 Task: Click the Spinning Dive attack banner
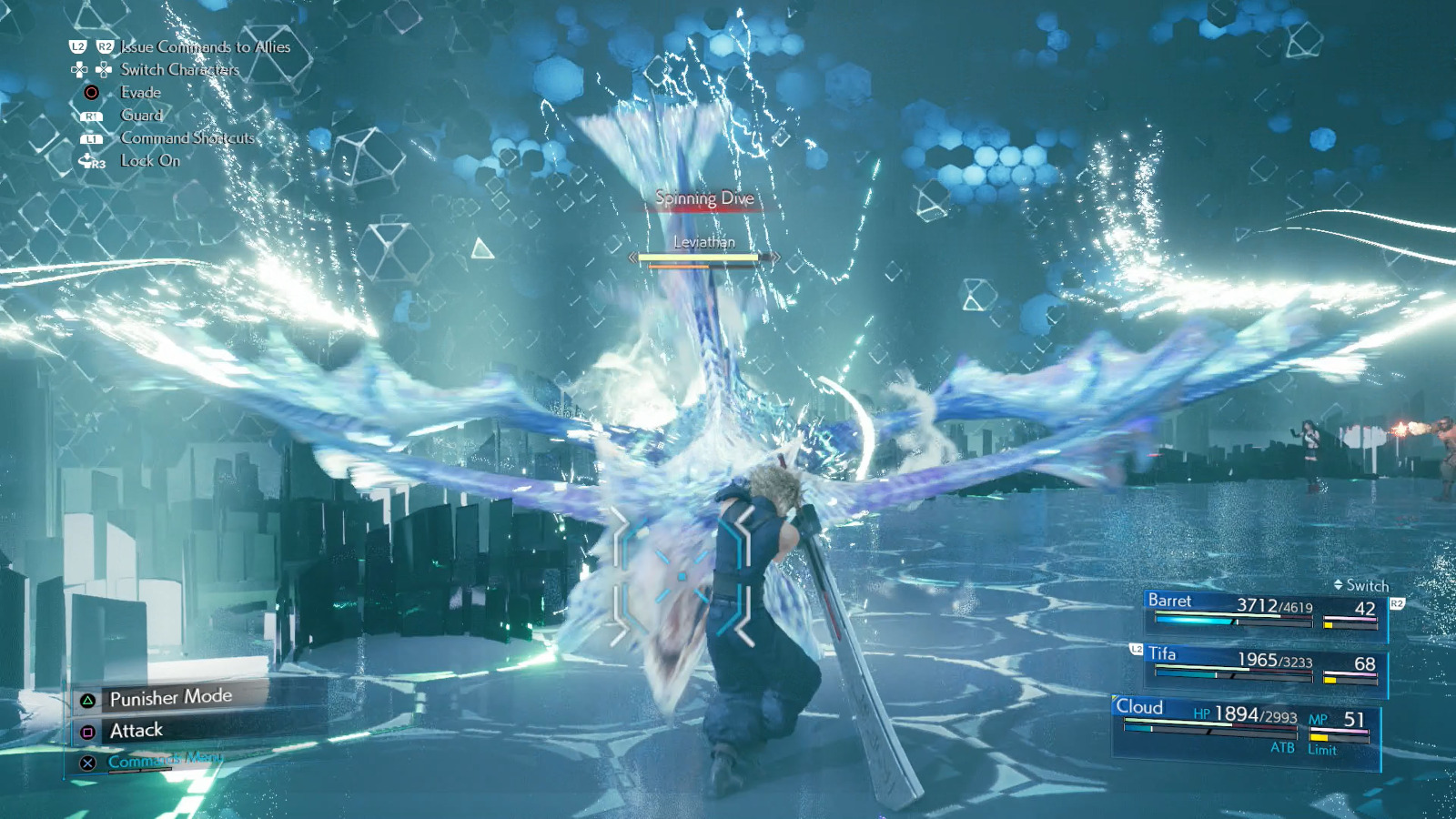click(x=703, y=198)
